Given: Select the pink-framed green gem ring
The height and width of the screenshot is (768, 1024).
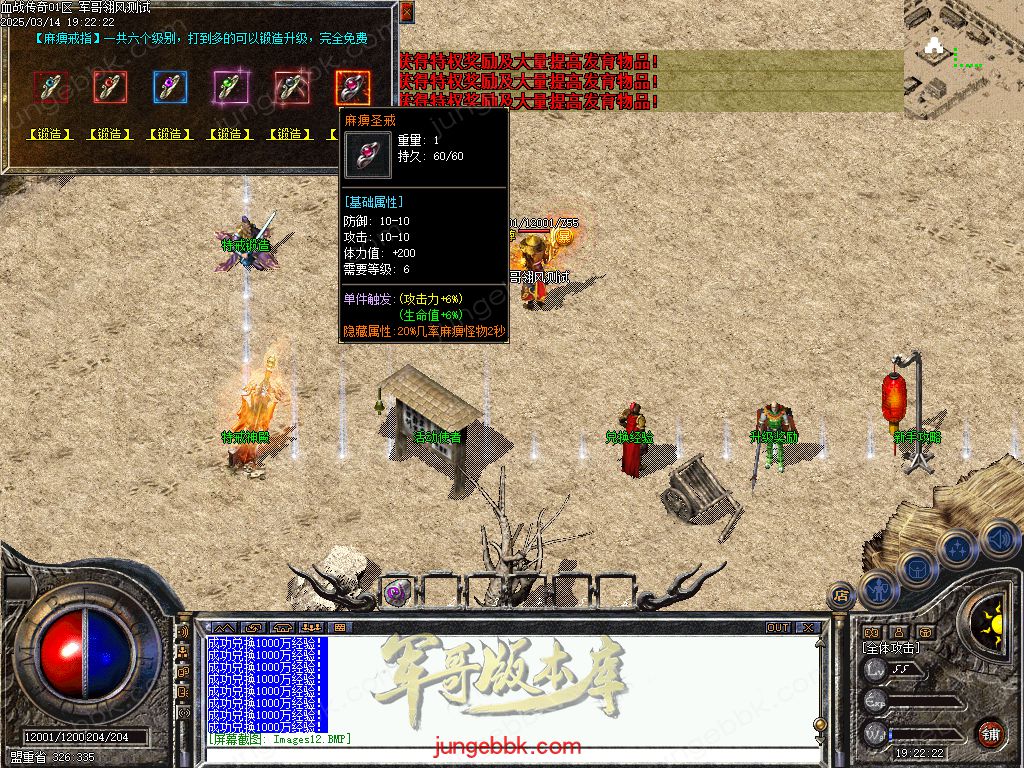Looking at the screenshot, I should (230, 87).
